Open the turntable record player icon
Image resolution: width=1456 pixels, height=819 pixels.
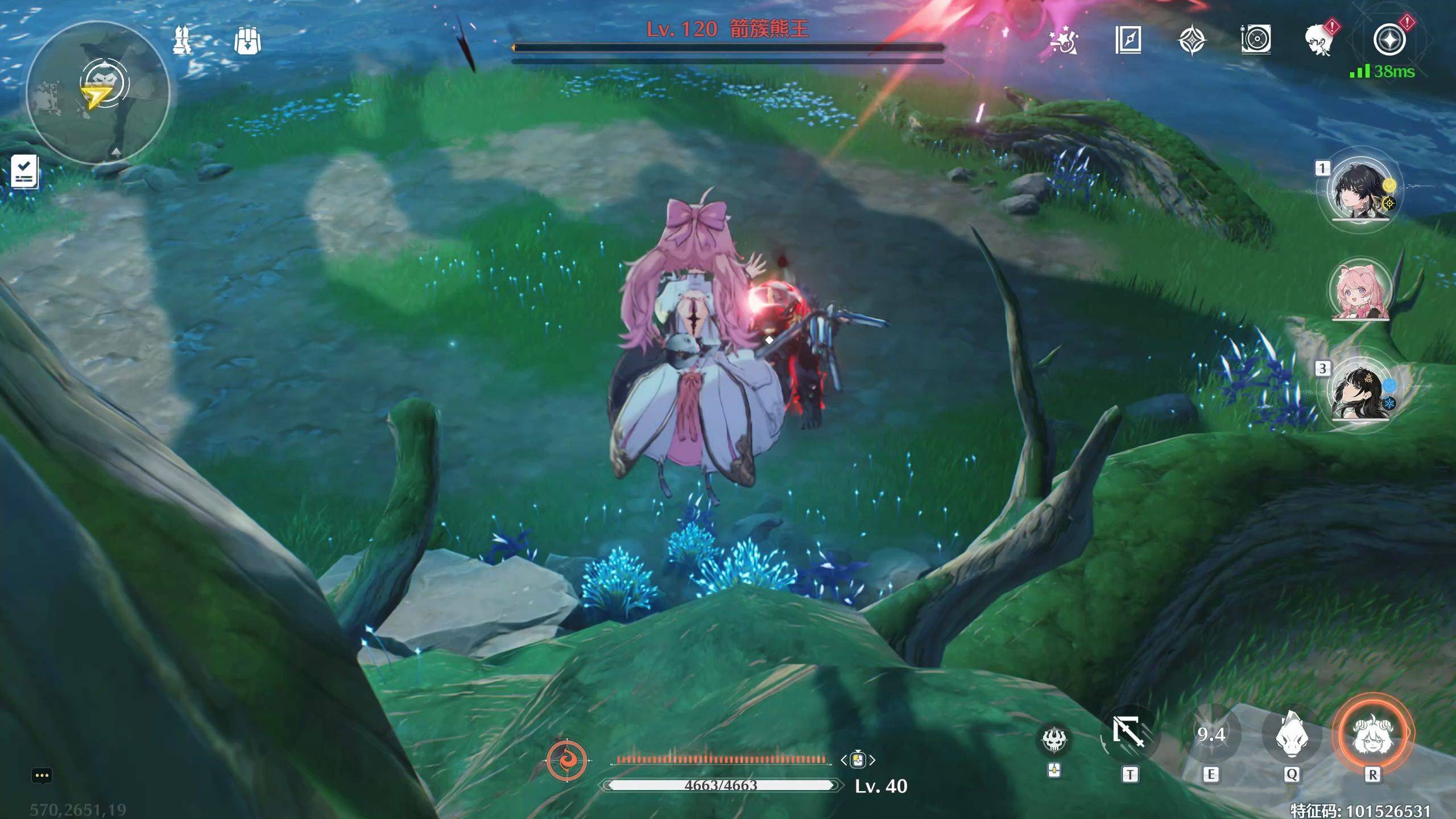[1256, 40]
